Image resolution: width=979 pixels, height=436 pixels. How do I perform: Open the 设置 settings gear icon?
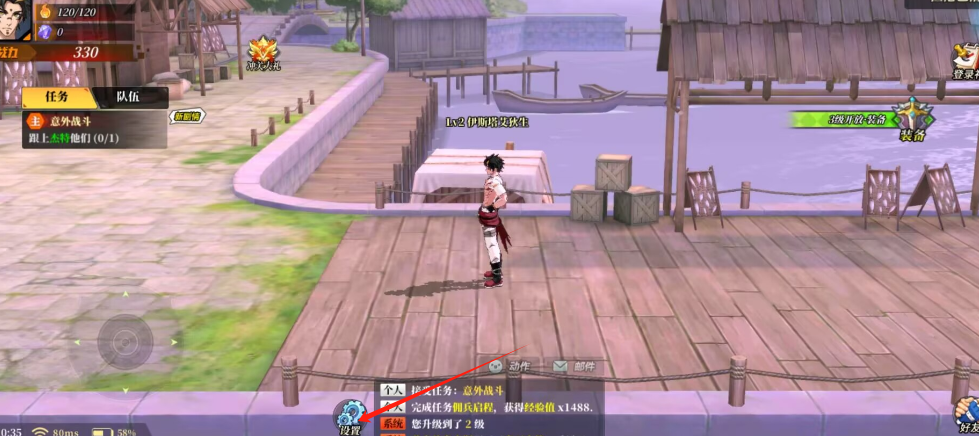tap(349, 415)
